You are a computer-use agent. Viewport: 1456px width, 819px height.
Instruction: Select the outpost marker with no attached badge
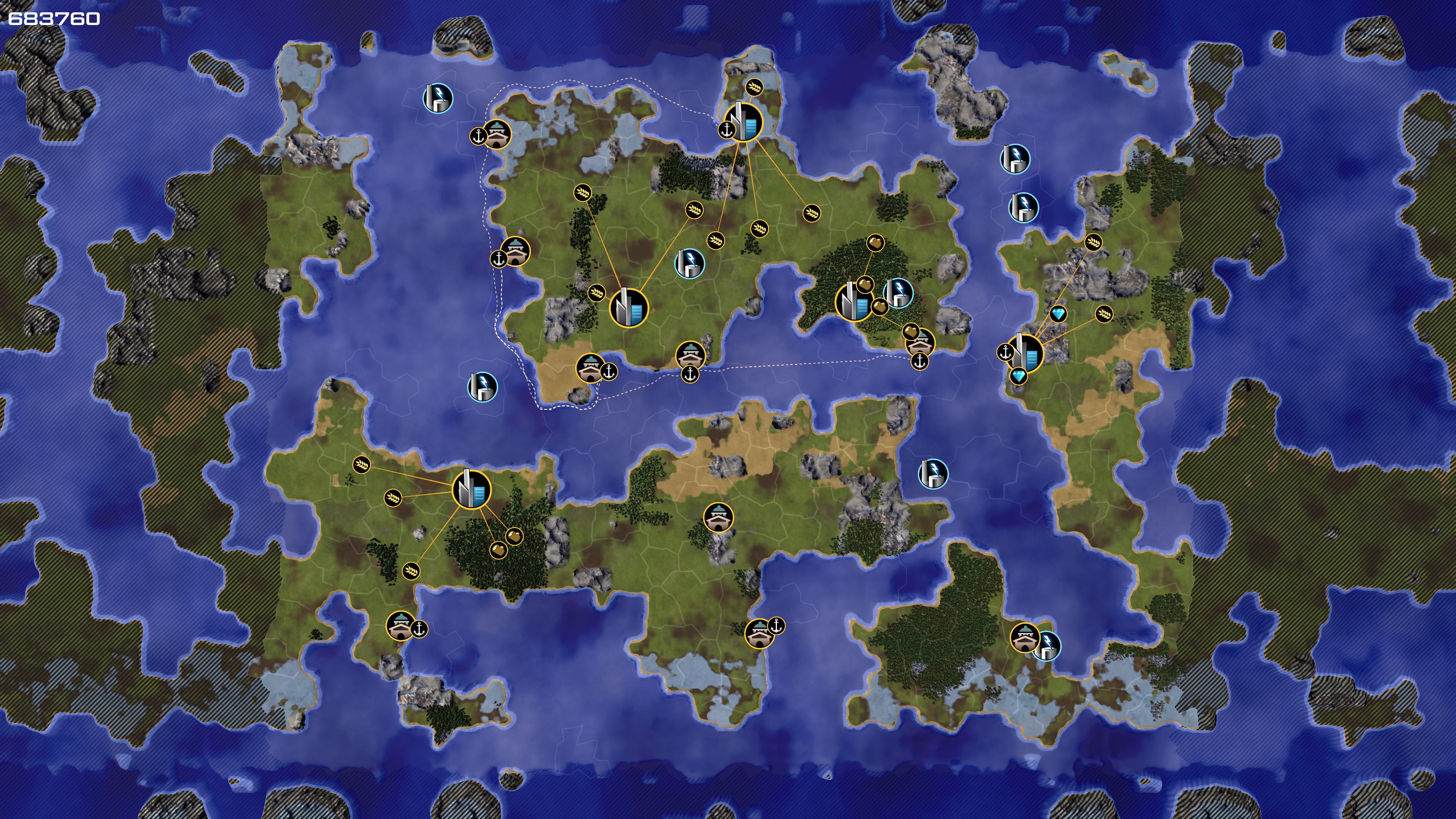(x=719, y=517)
